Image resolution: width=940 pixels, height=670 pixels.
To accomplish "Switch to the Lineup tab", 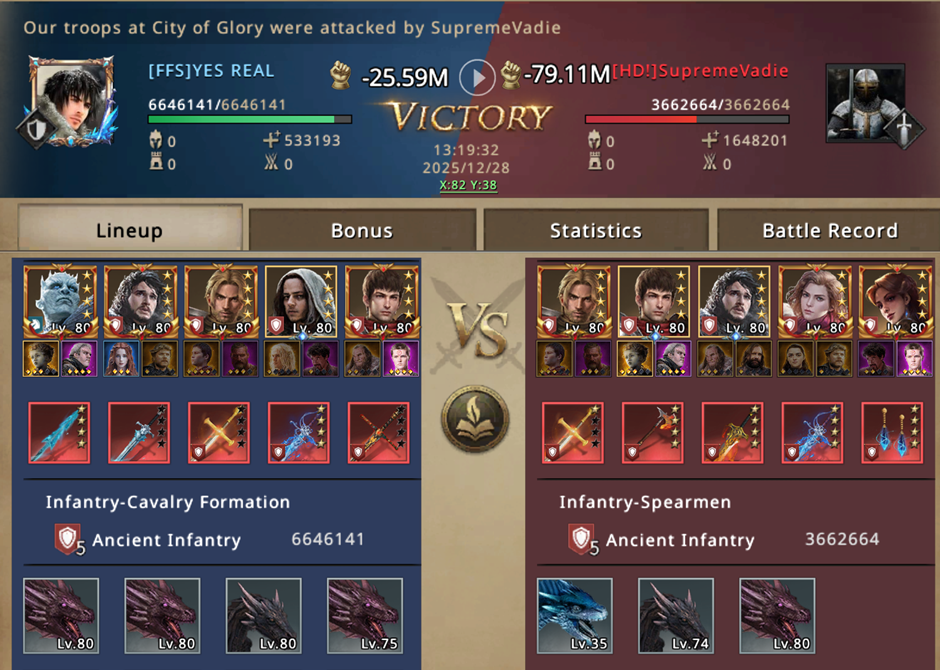I will tap(129, 230).
